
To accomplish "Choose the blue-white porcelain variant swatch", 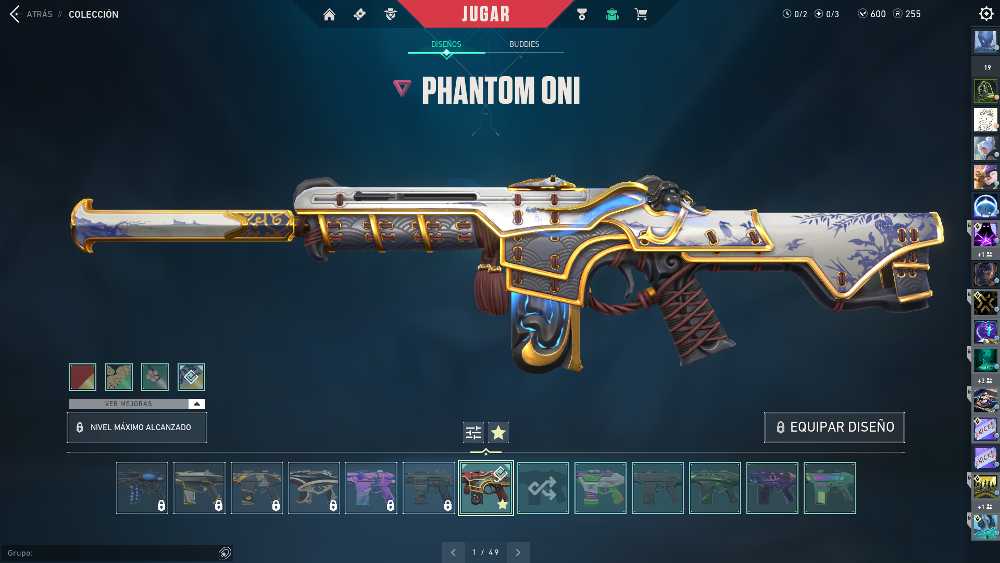I will [x=191, y=376].
